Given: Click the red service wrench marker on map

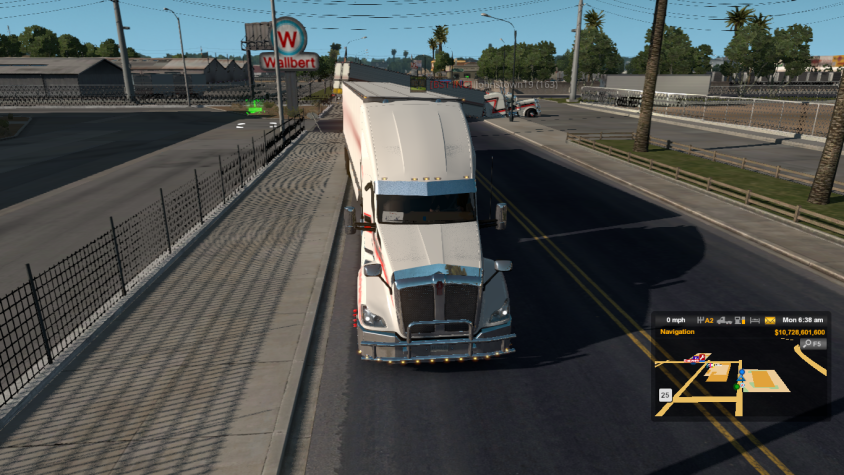Looking at the screenshot, I should pos(701,356).
